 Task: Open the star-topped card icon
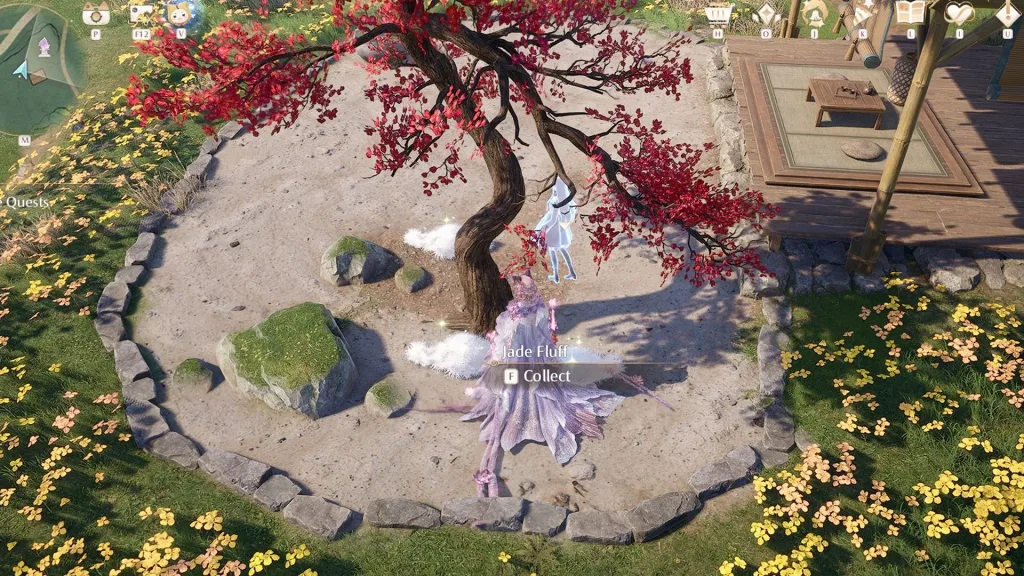[x=861, y=13]
